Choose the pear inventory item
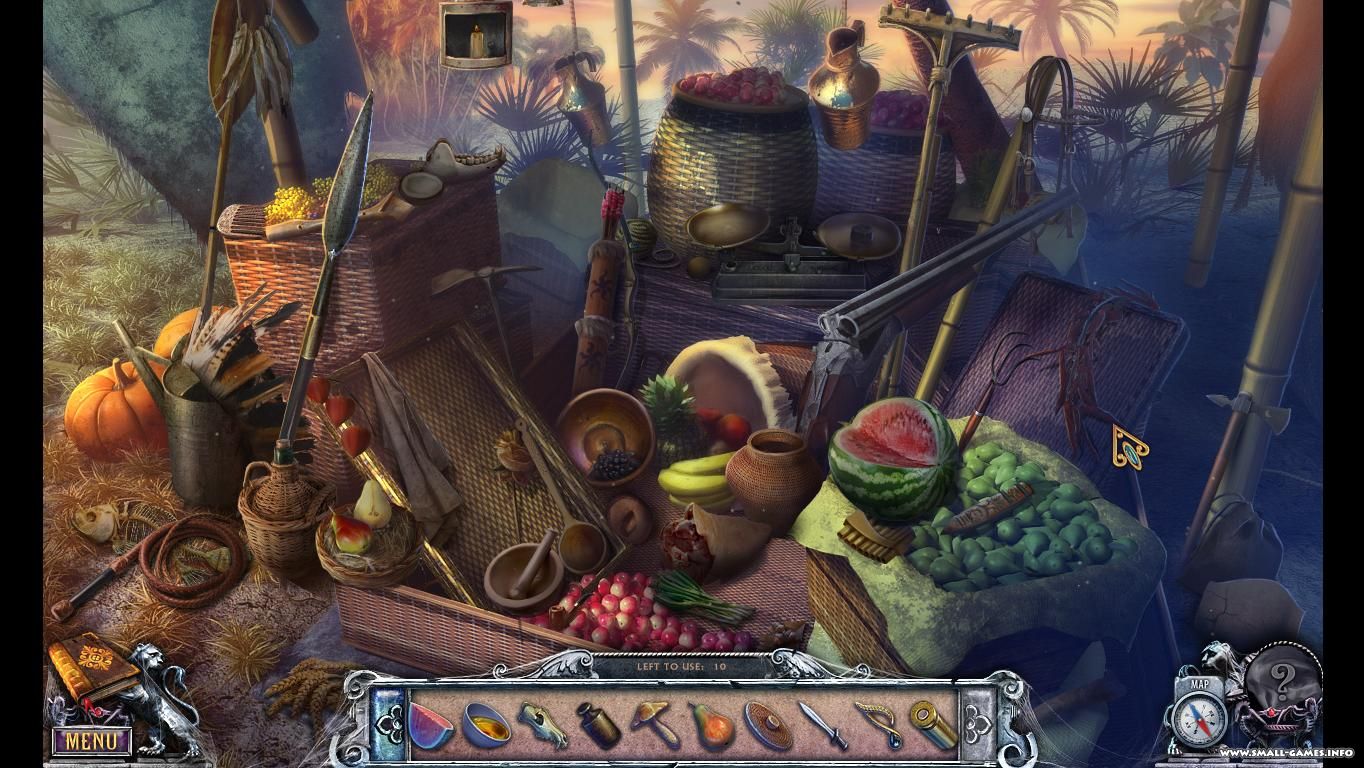Viewport: 1364px width, 768px height. [x=710, y=724]
